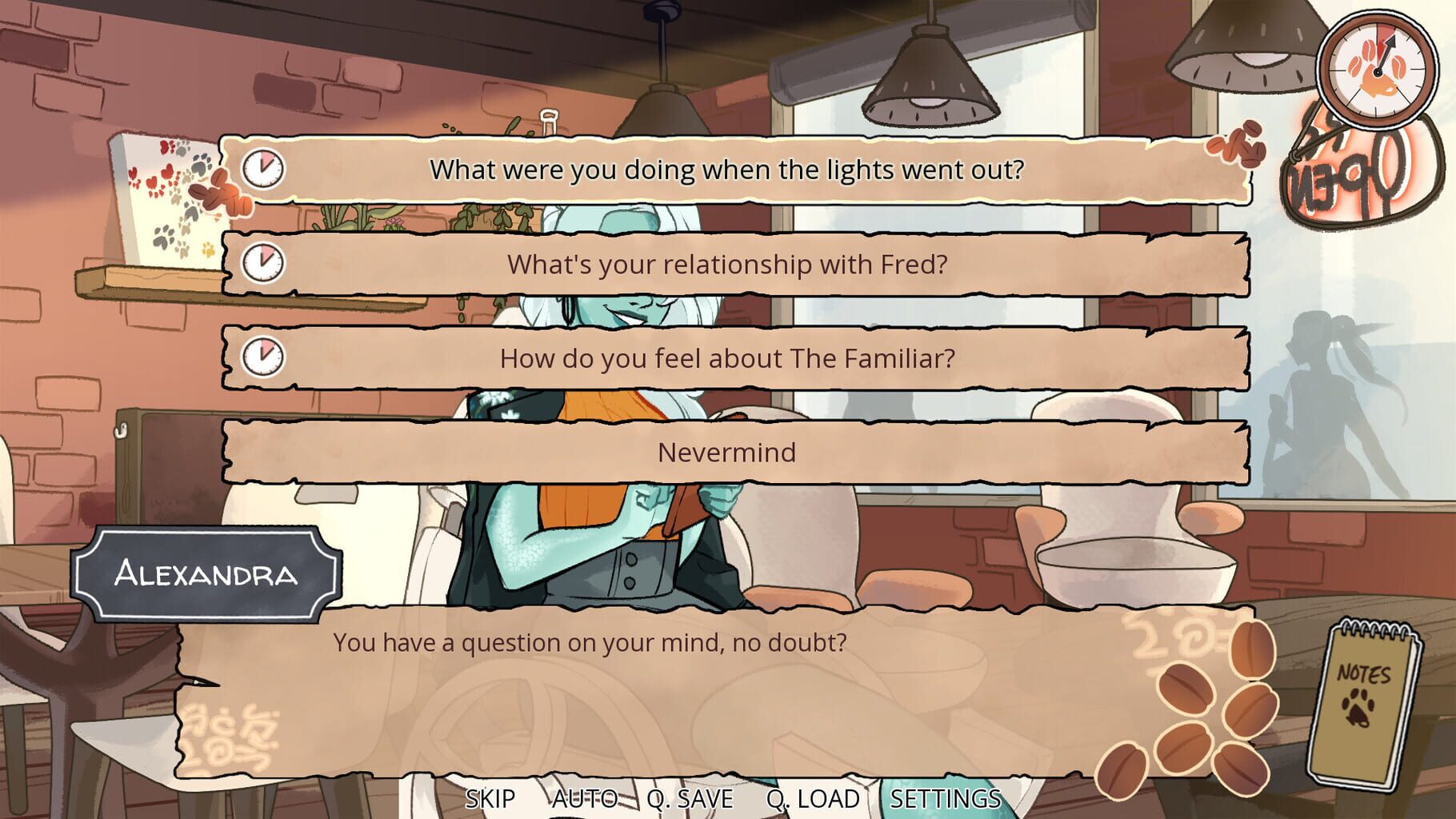
Task: Click the timer icon beside the Familiar question
Action: point(264,358)
